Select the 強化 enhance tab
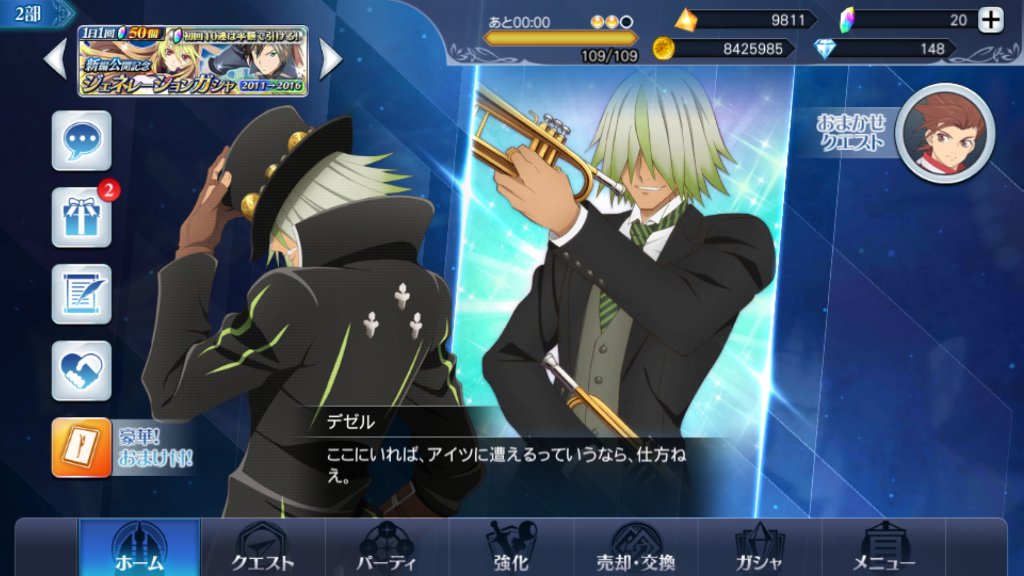1024x576 pixels. (511, 548)
